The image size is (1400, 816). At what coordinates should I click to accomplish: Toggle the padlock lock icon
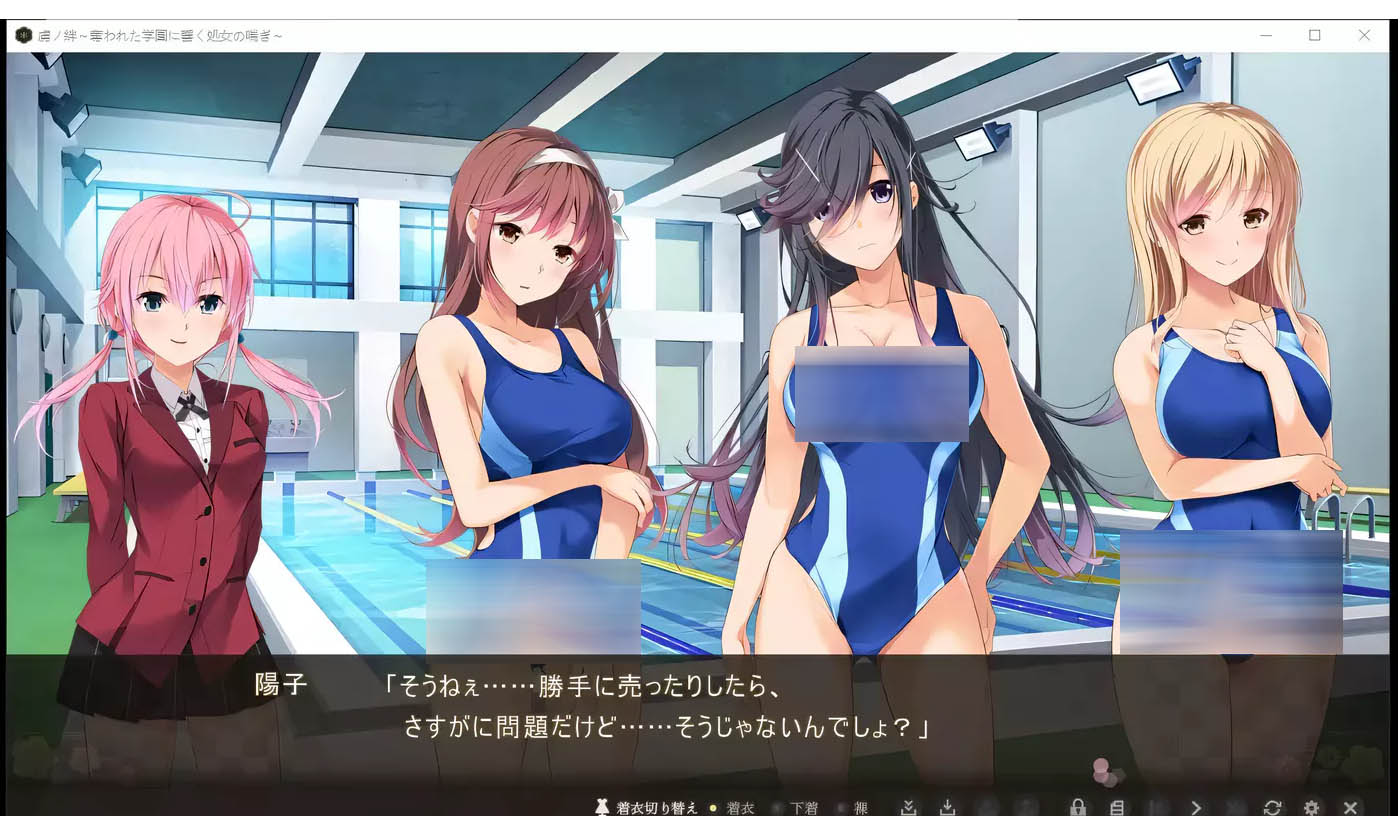pos(1077,807)
